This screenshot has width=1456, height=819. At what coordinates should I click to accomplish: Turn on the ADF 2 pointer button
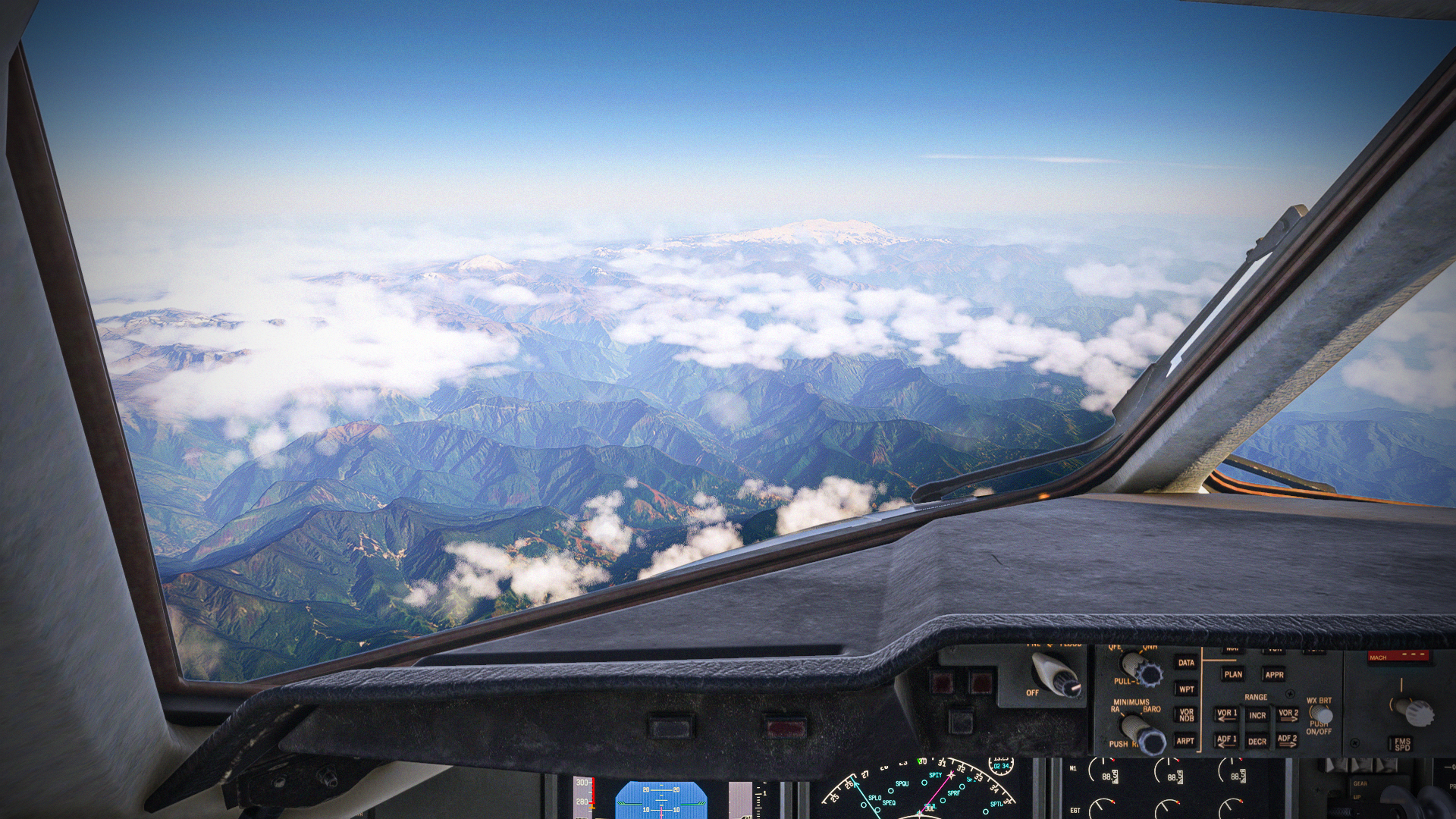1287,740
